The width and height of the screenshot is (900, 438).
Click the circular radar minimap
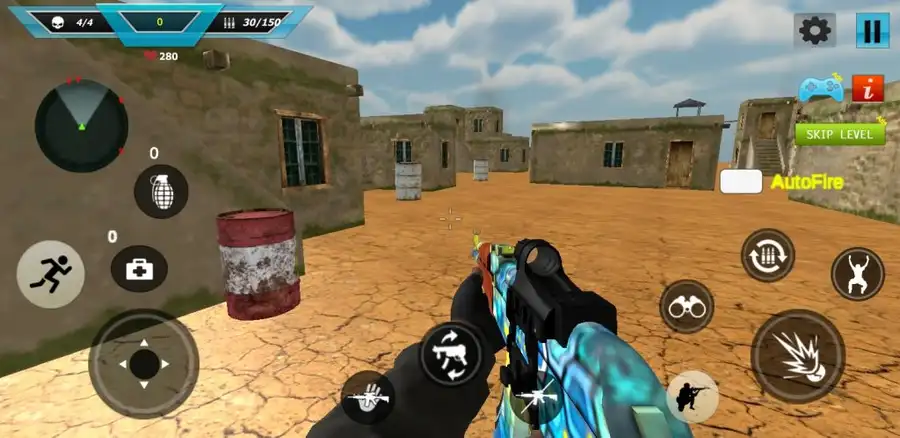81,125
